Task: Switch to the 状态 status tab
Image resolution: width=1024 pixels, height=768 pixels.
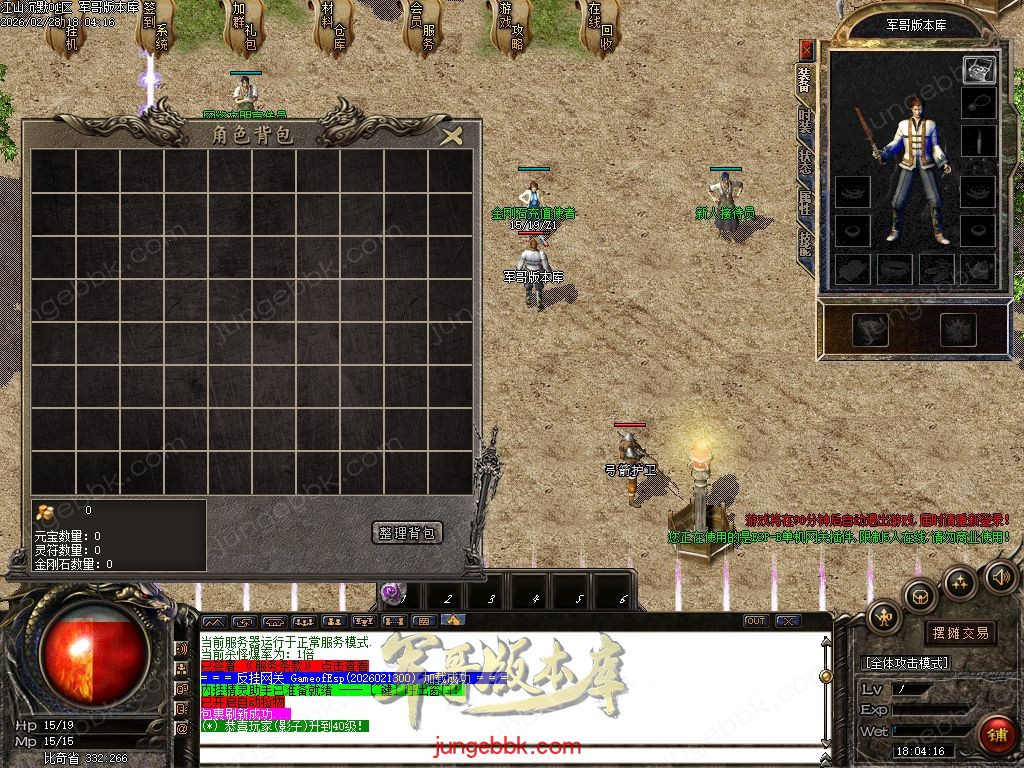Action: [805, 162]
